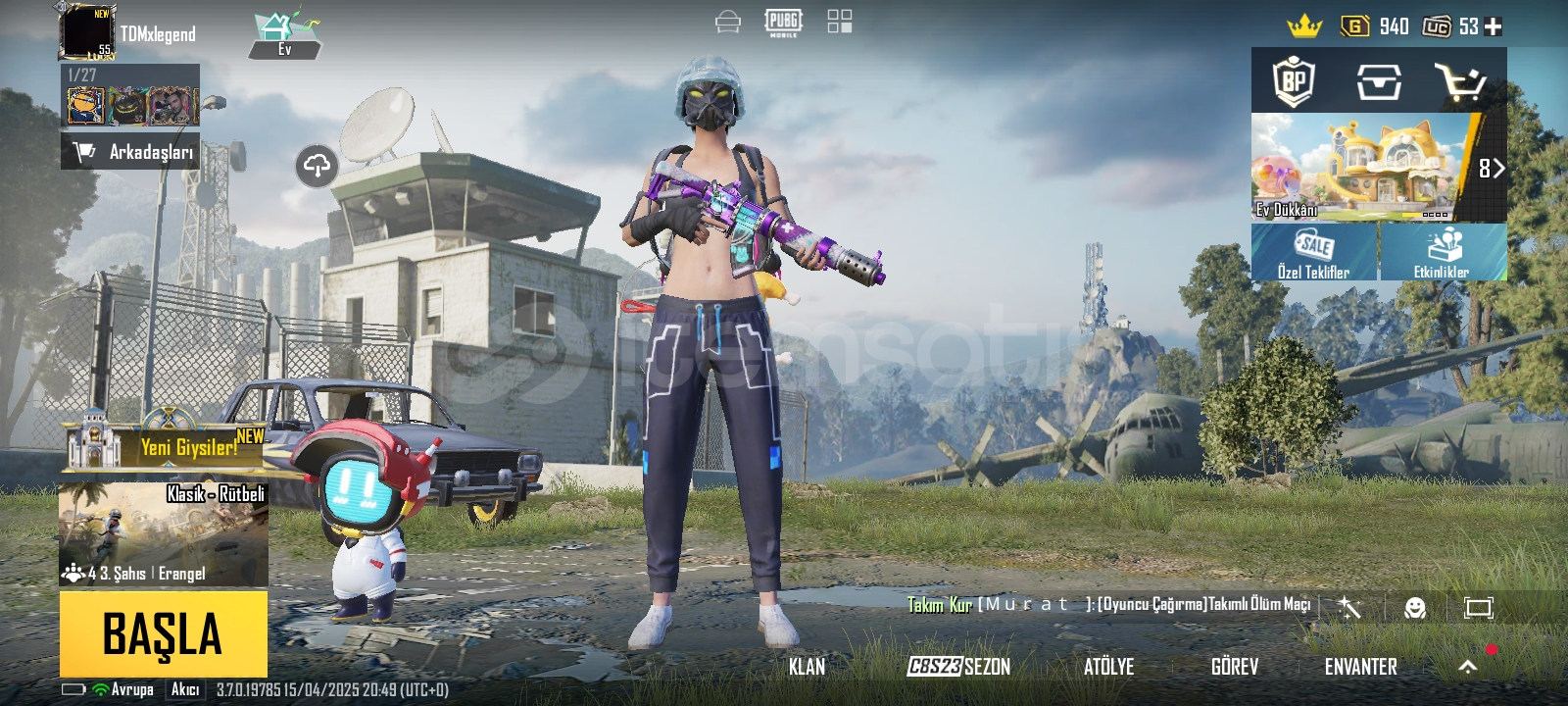Tap the cloud download icon
Screen dimensions: 1568x706
click(x=317, y=166)
